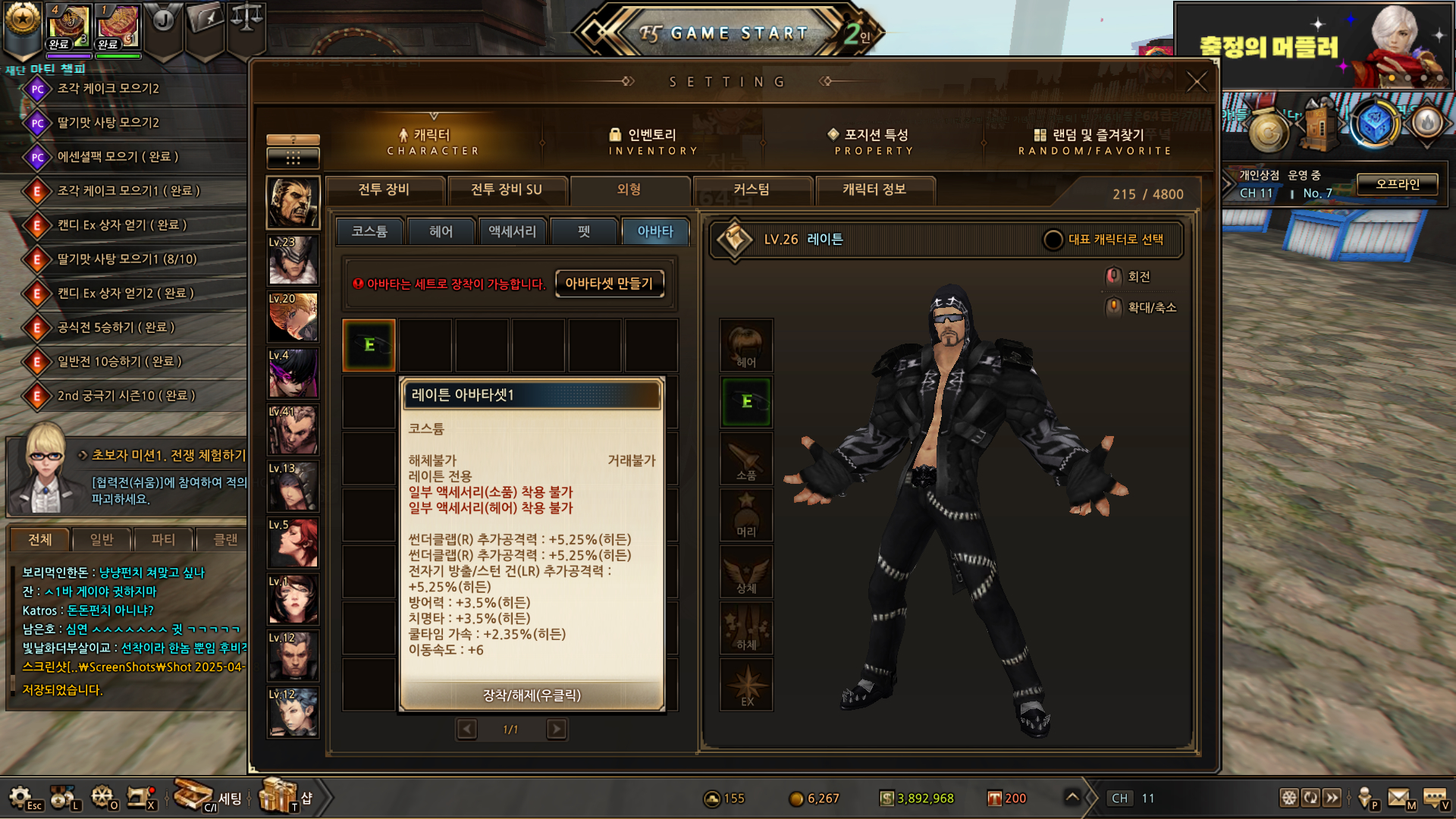Click the 아바타셋 만들기 button
1456x819 pixels.
point(609,284)
